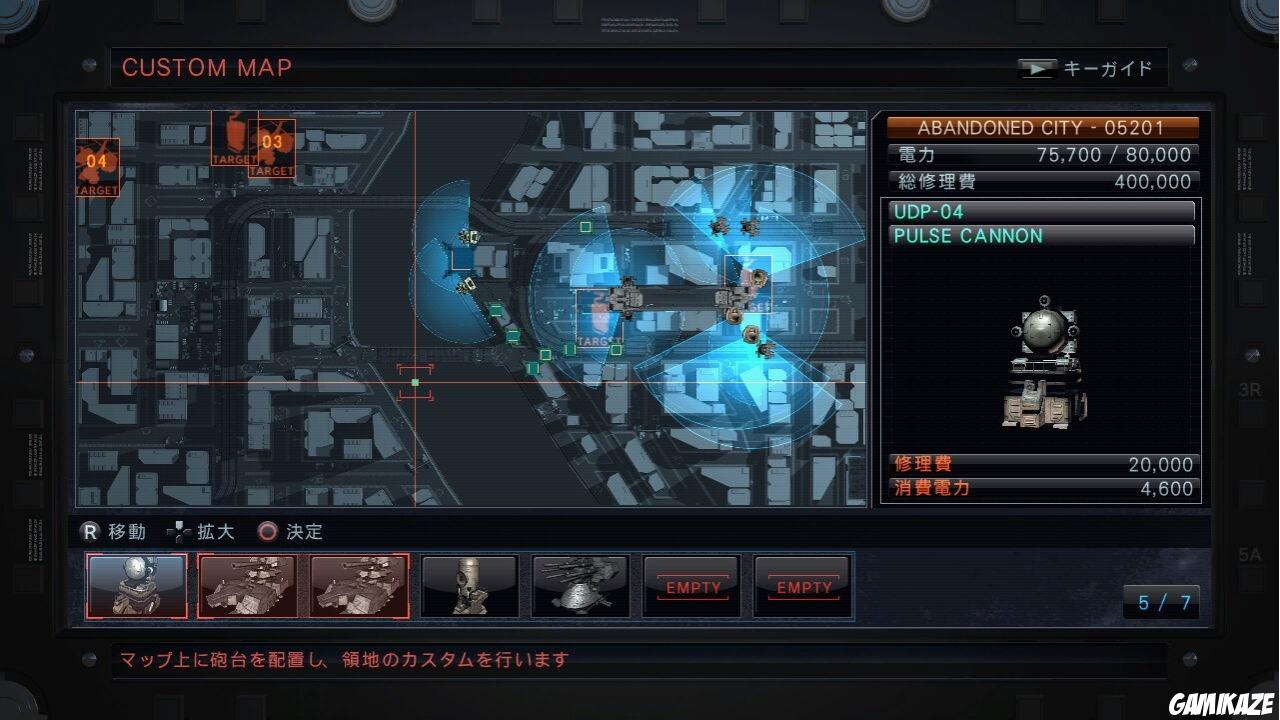Click the R 移動 control icon

tap(89, 532)
